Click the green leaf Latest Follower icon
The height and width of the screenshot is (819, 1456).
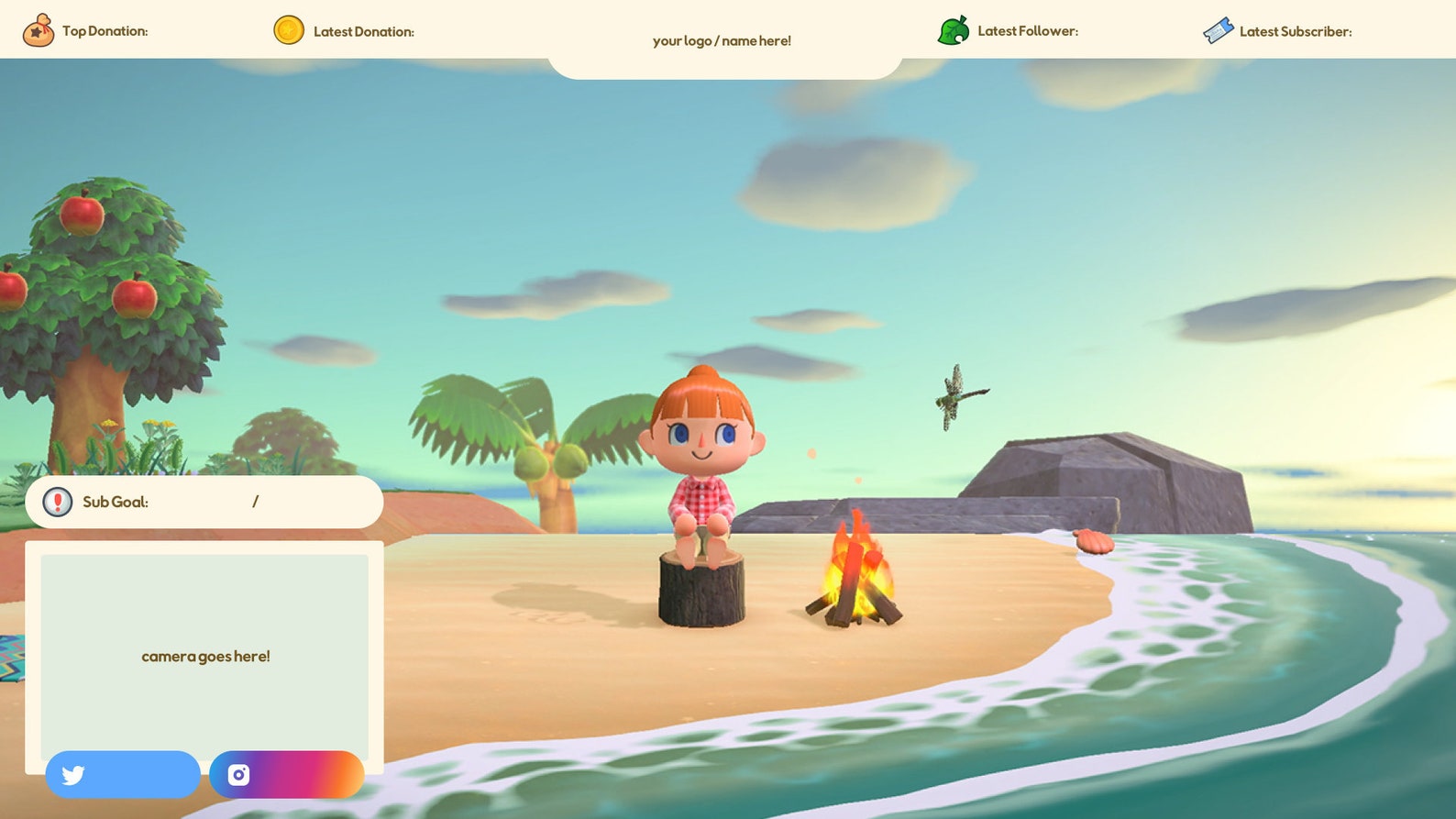pos(954,28)
